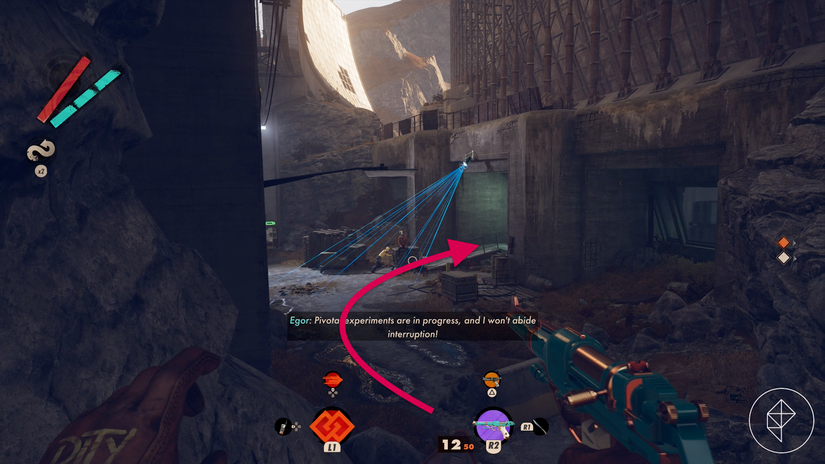Click the small red power icon above the slab
825x464 pixels.
pos(333,379)
